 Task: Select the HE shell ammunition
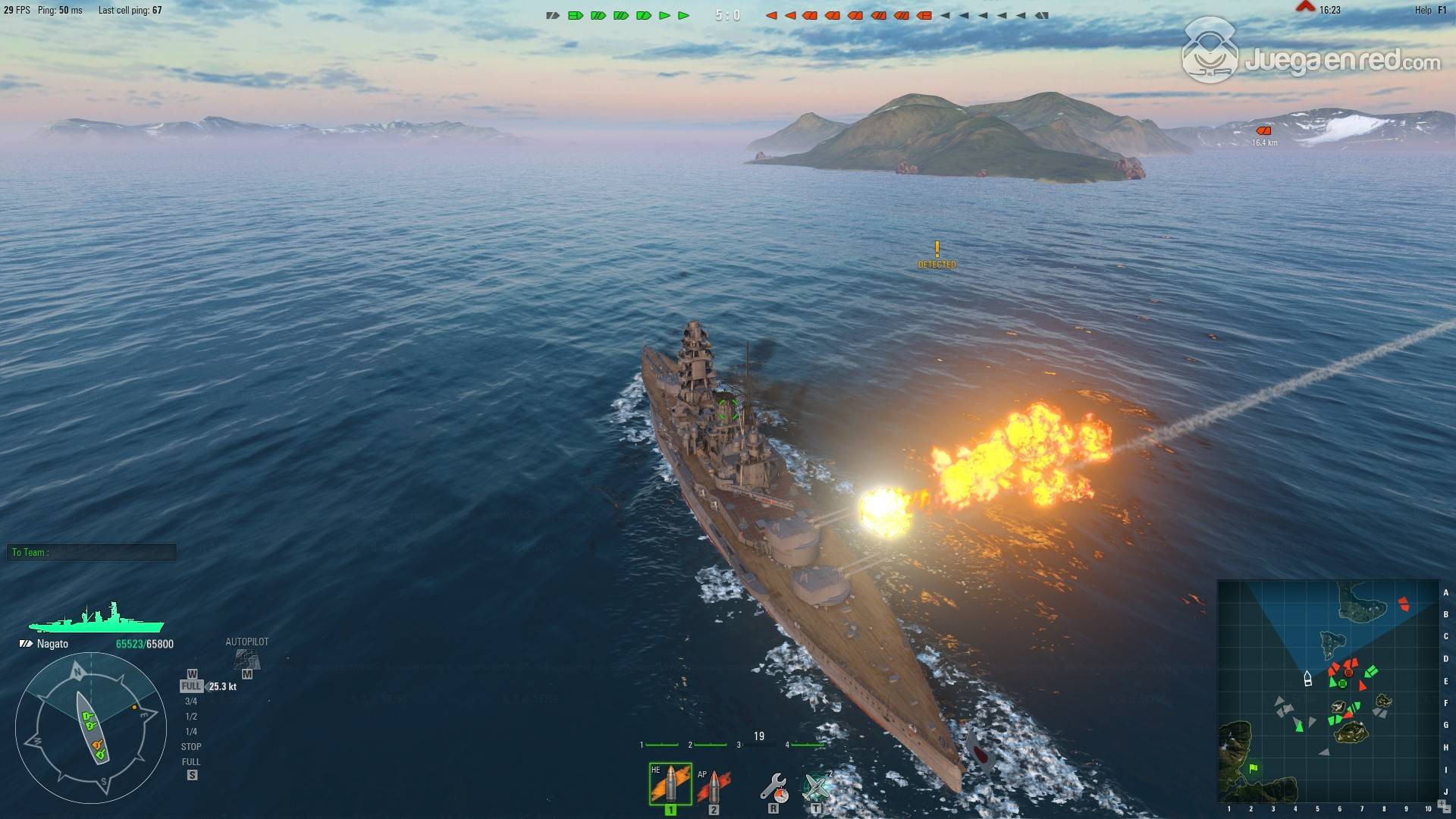(670, 784)
